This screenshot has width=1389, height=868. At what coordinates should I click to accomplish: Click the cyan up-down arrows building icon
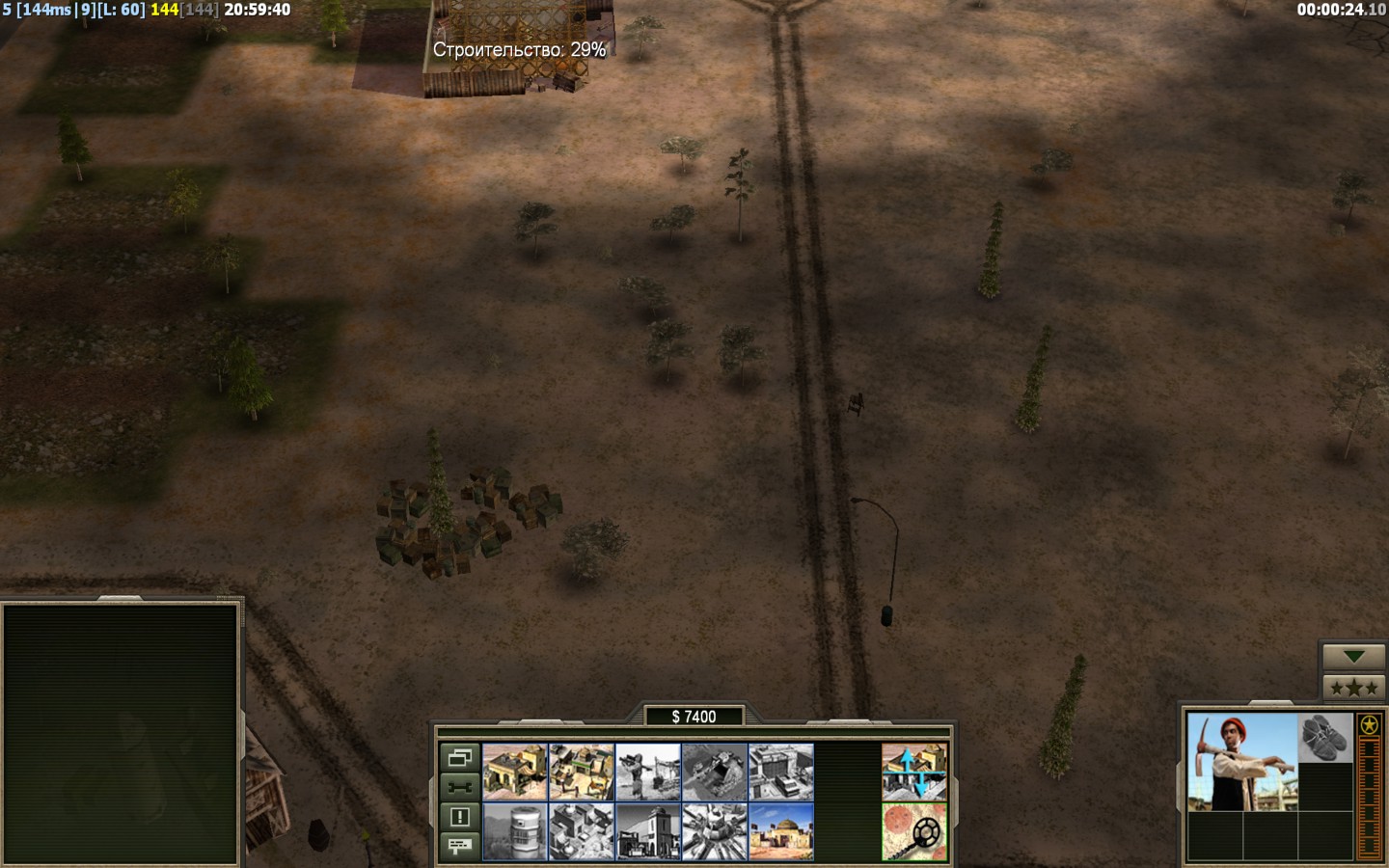click(x=914, y=772)
